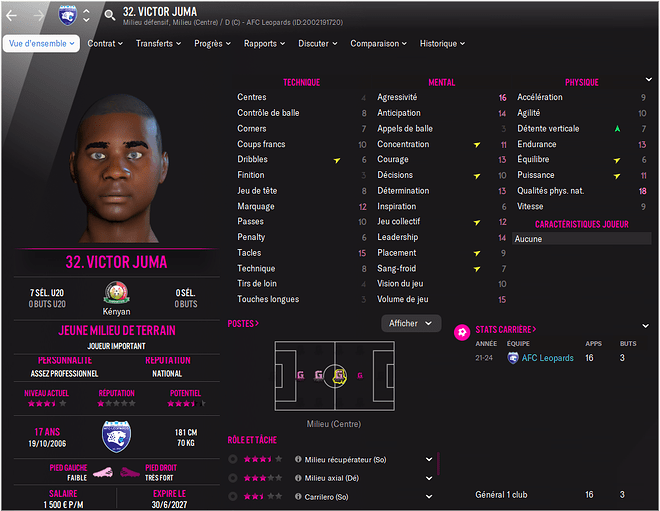Open the Afficher dropdown
660x511 pixels.
coord(411,323)
